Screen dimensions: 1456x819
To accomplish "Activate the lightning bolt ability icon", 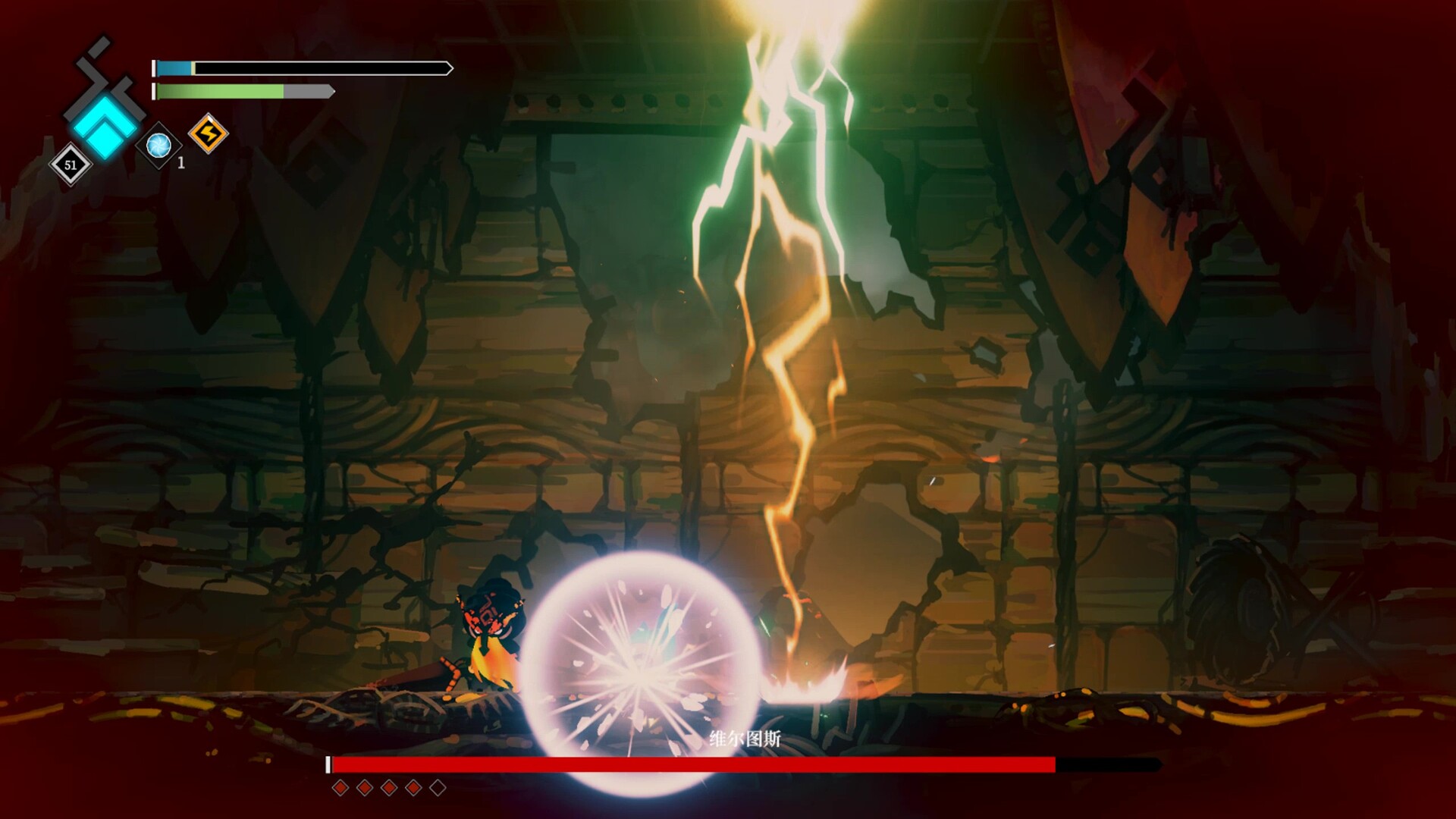I will point(208,134).
